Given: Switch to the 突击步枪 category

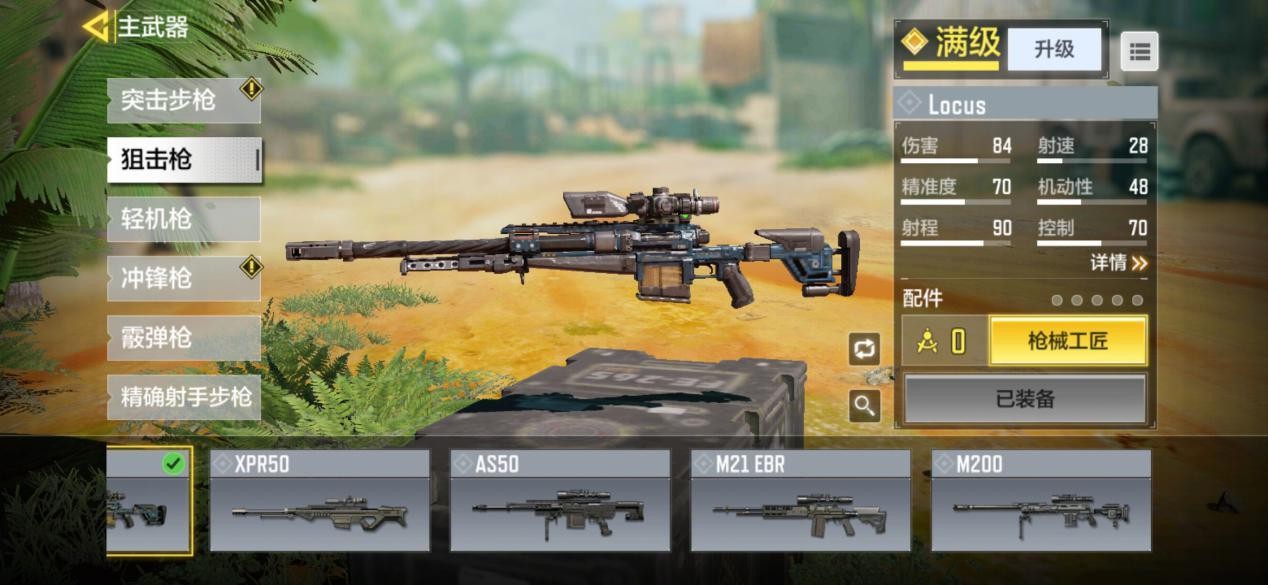Looking at the screenshot, I should (x=183, y=100).
